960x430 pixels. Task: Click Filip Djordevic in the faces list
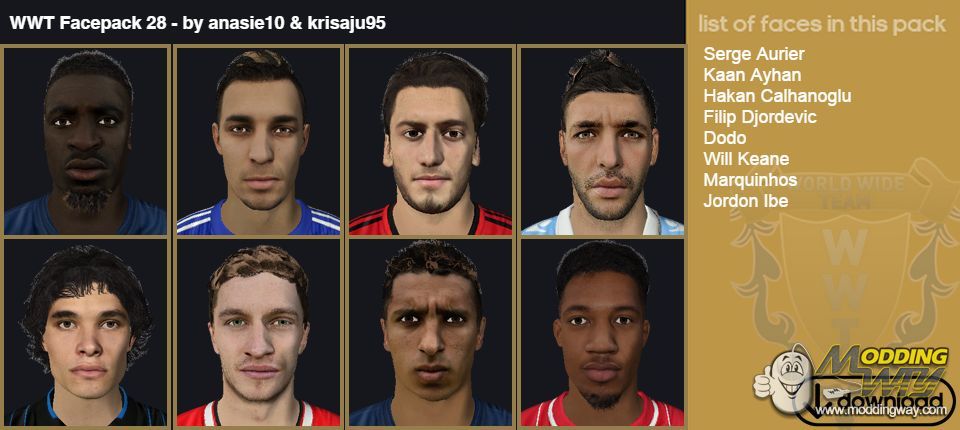click(760, 117)
